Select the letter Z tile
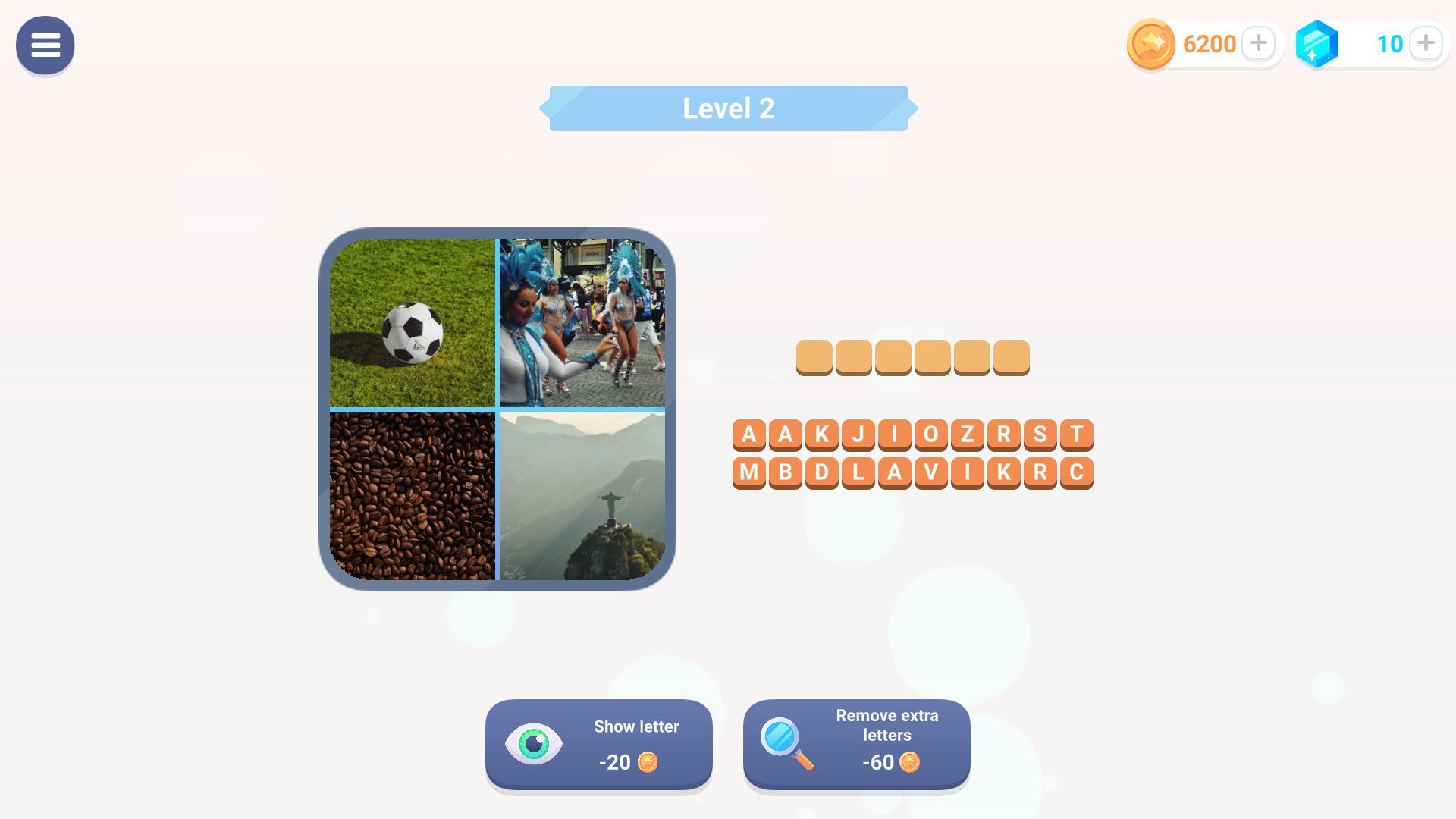 [x=967, y=435]
